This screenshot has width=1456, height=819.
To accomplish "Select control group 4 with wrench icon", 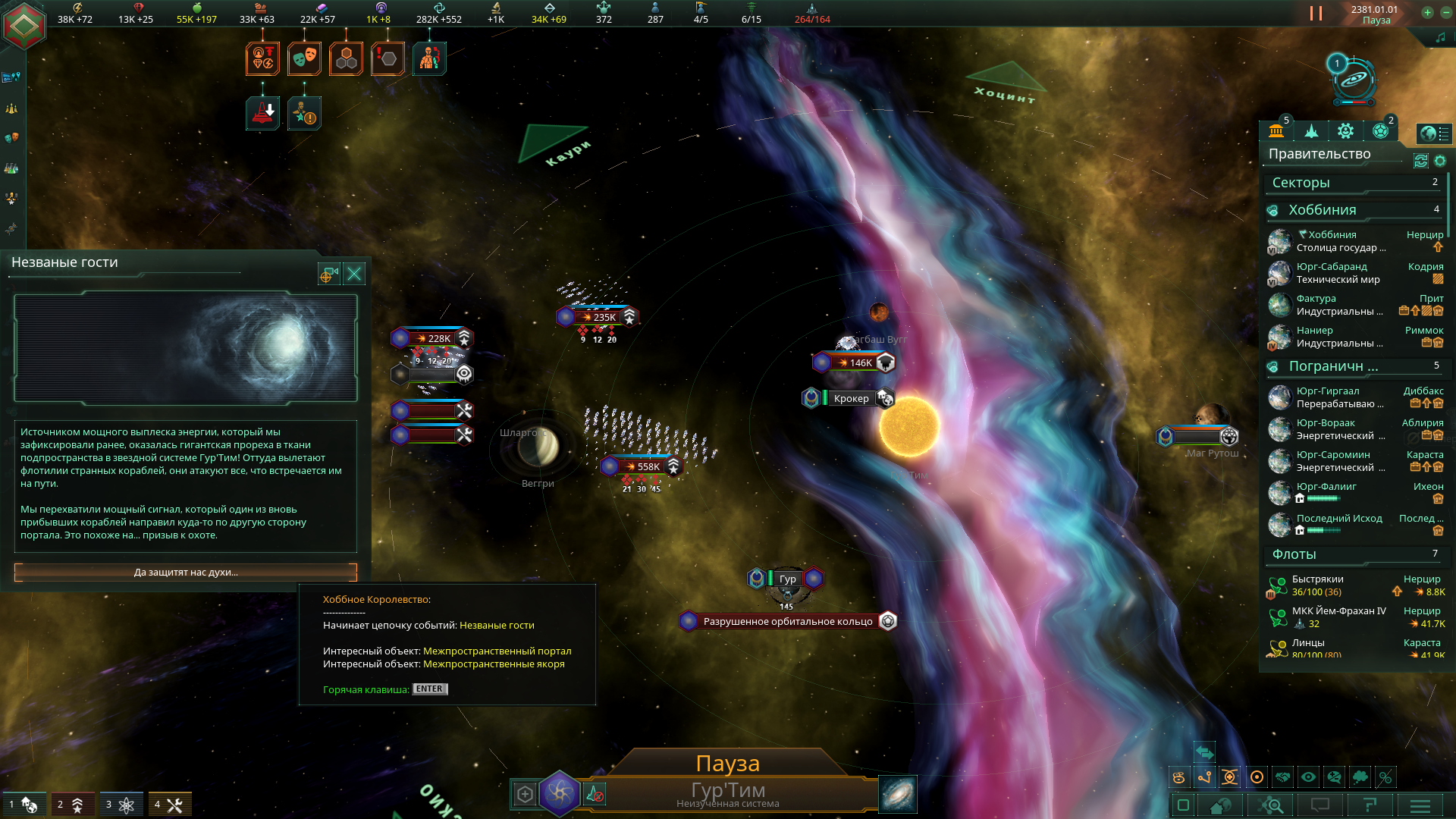I will [169, 805].
